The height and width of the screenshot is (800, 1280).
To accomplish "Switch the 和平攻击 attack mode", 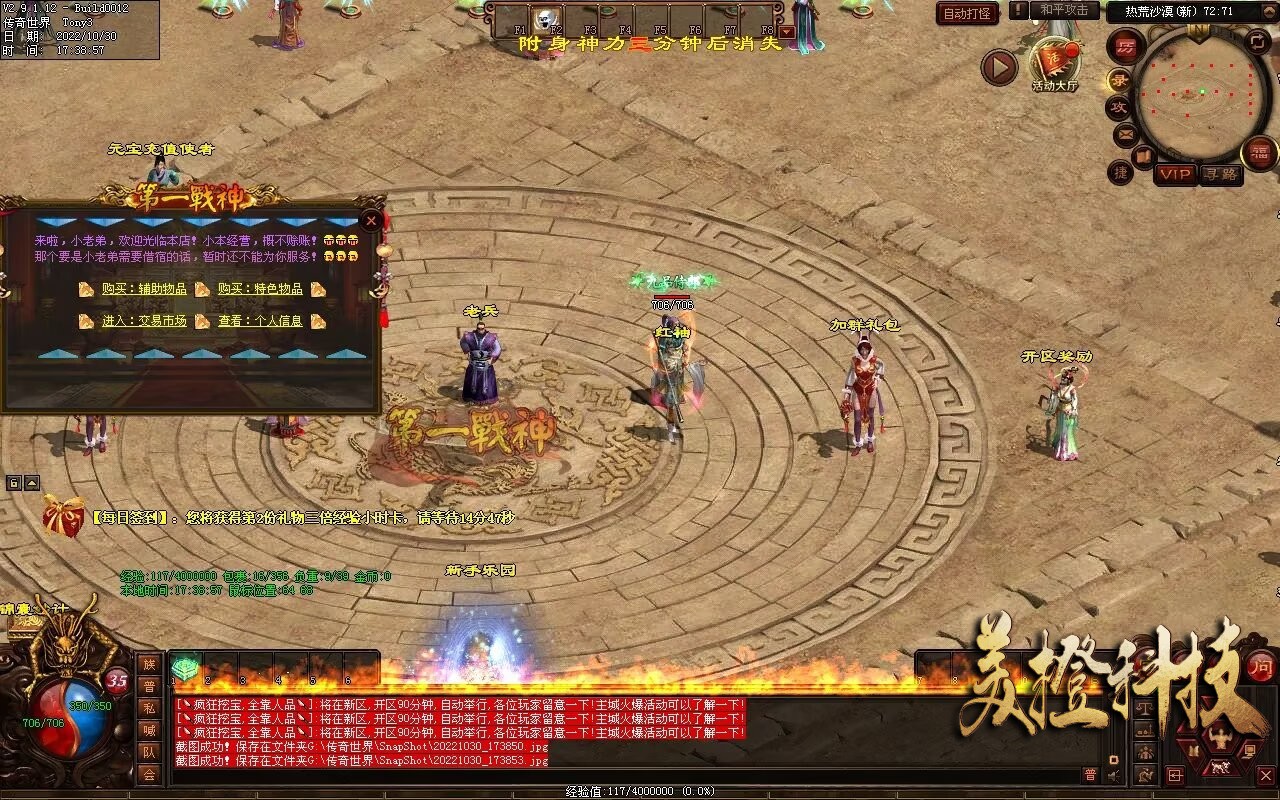I will coord(1063,10).
